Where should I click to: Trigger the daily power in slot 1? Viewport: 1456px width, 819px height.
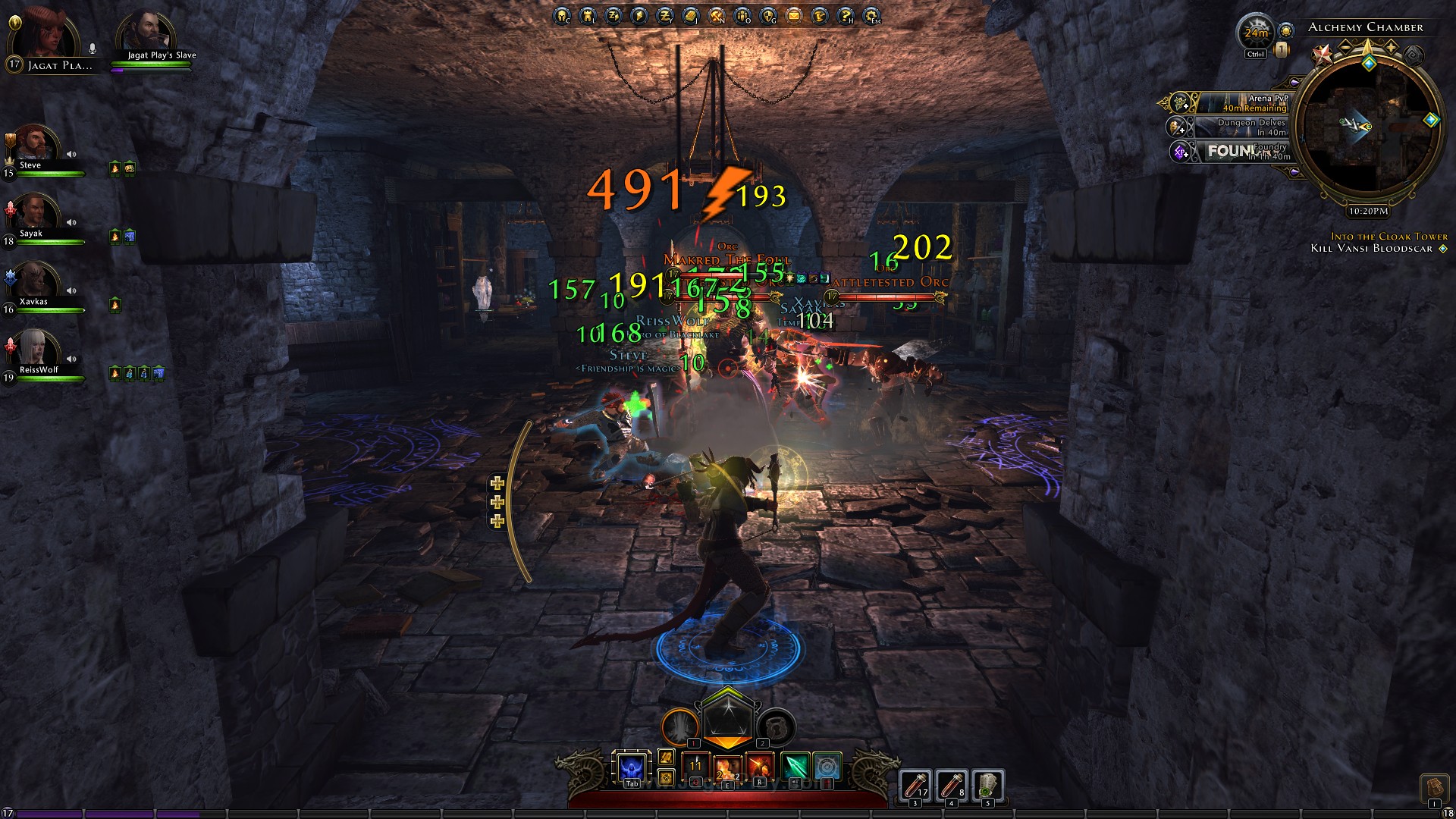680,726
